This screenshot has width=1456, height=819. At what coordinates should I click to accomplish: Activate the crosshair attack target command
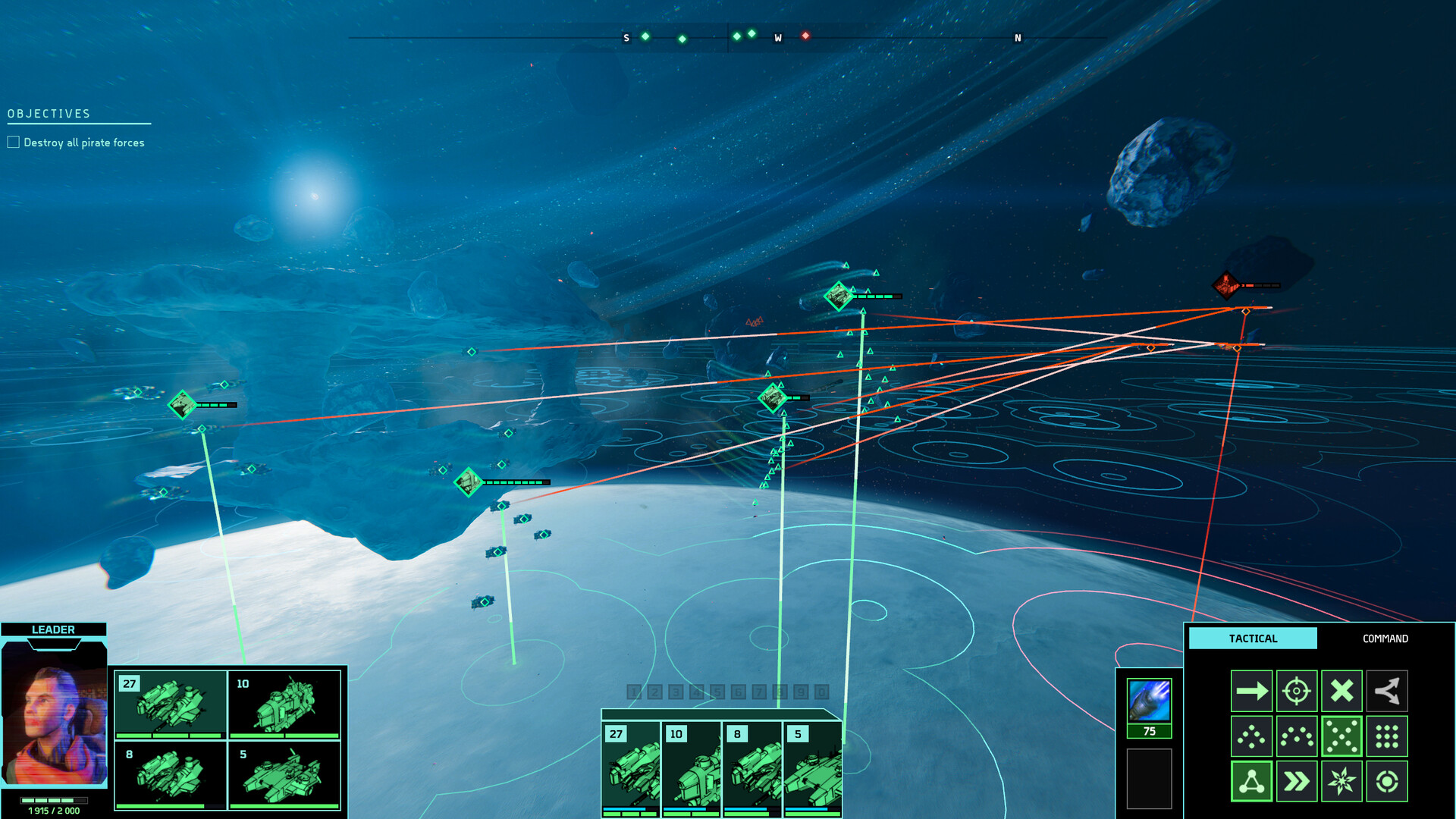1297,691
